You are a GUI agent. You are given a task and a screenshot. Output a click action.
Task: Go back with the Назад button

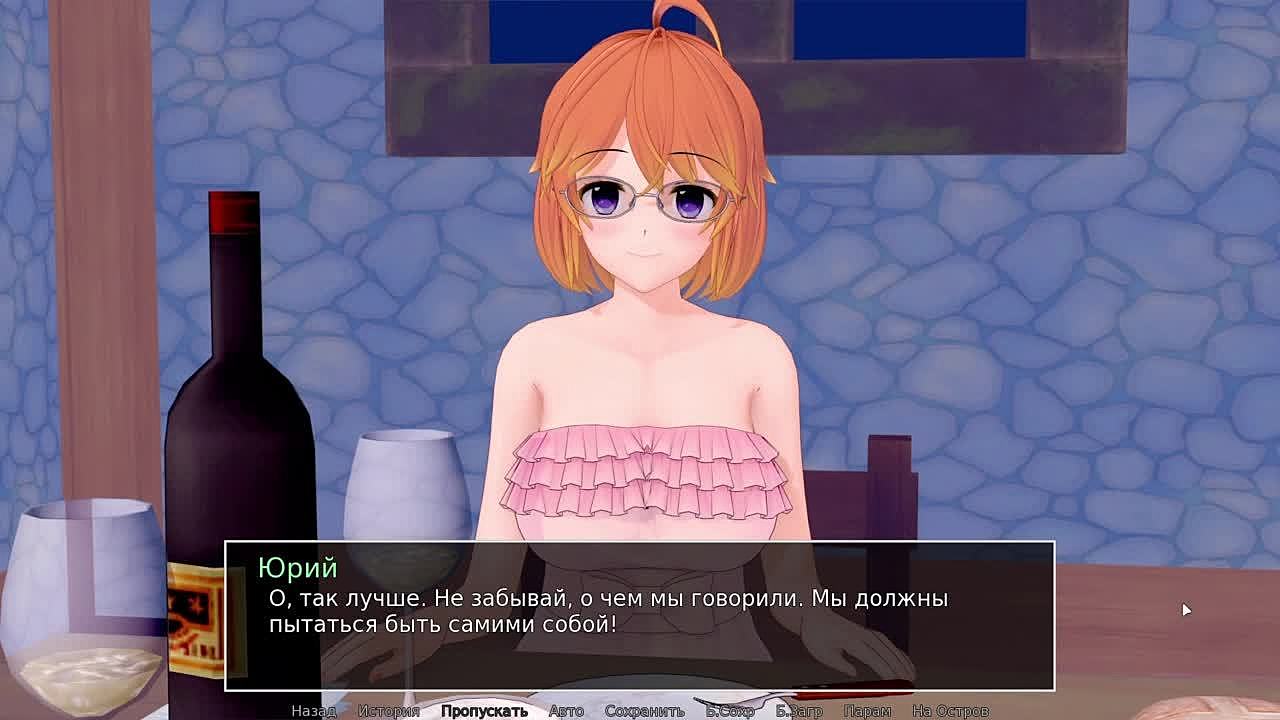click(313, 711)
